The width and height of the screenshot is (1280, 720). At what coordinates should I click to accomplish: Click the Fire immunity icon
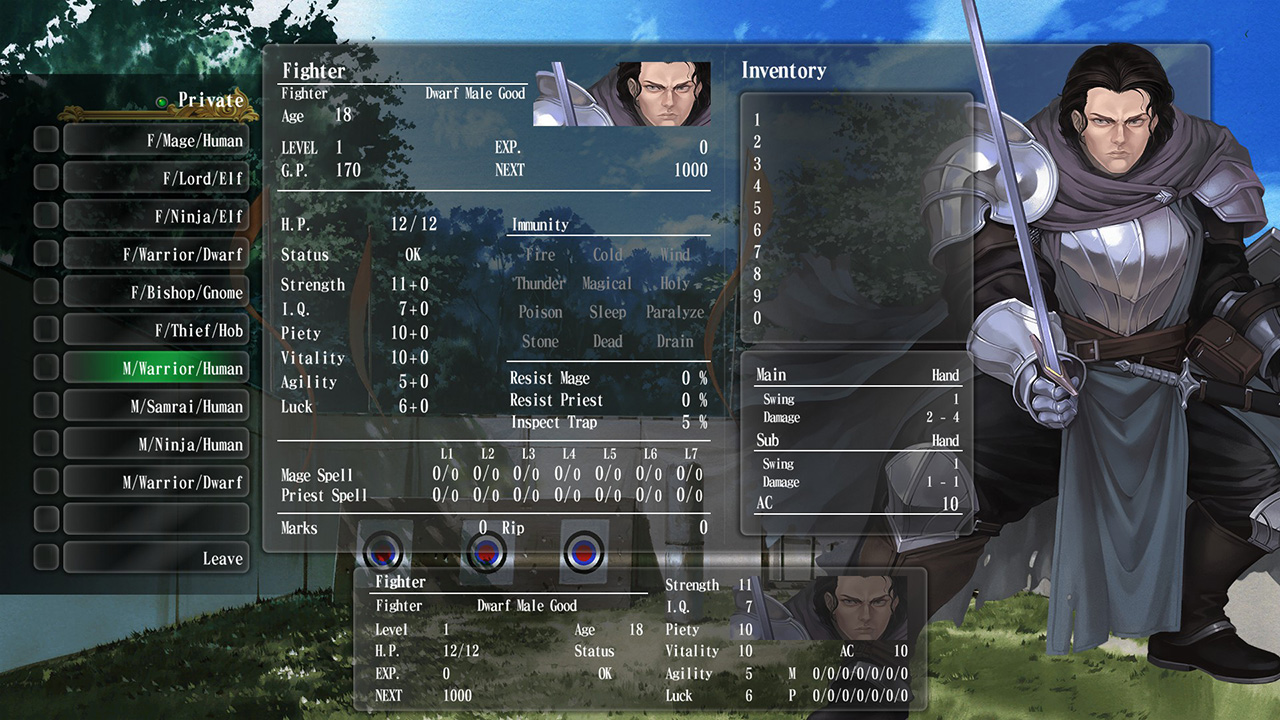[x=539, y=255]
